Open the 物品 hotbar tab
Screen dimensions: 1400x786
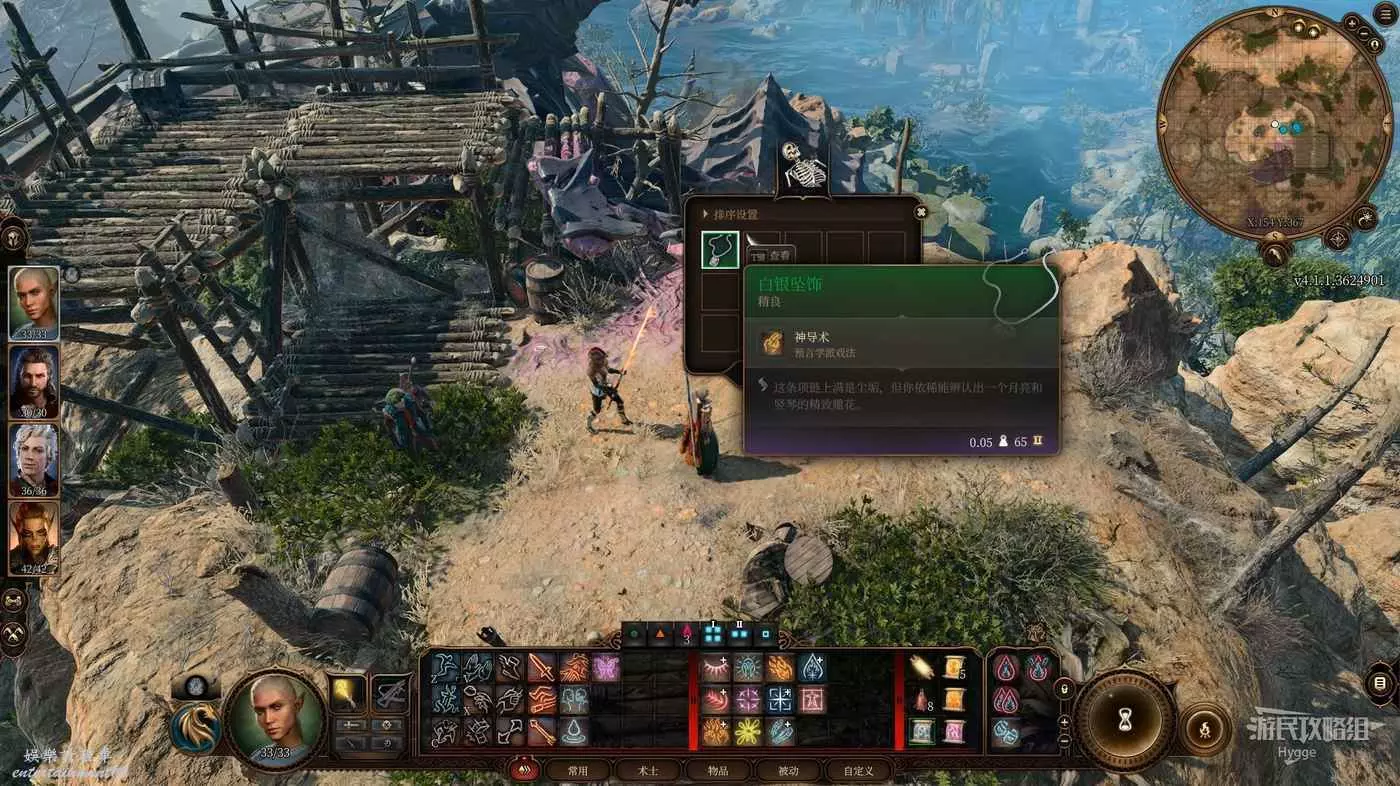718,771
